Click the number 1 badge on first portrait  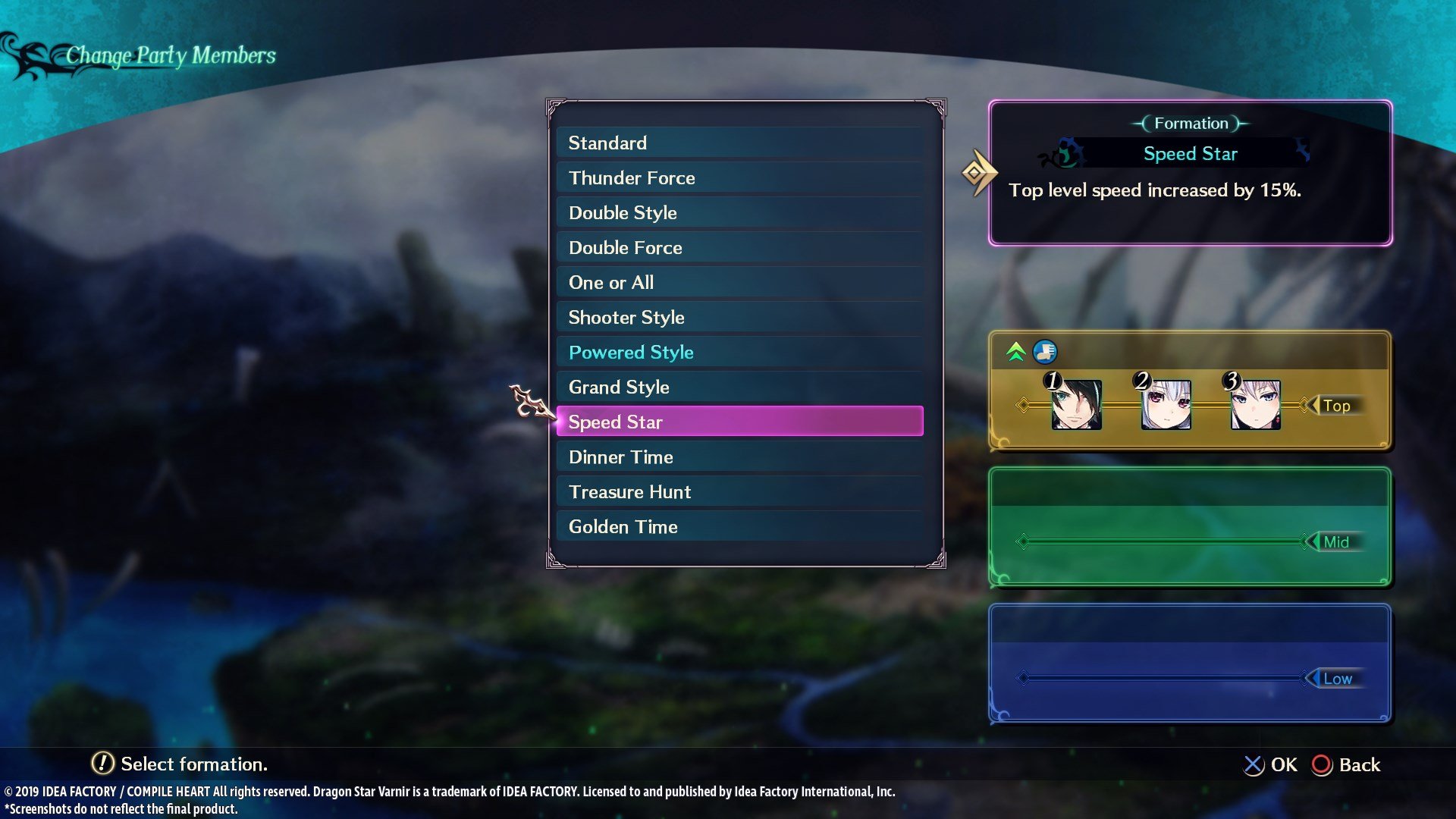[x=1053, y=381]
